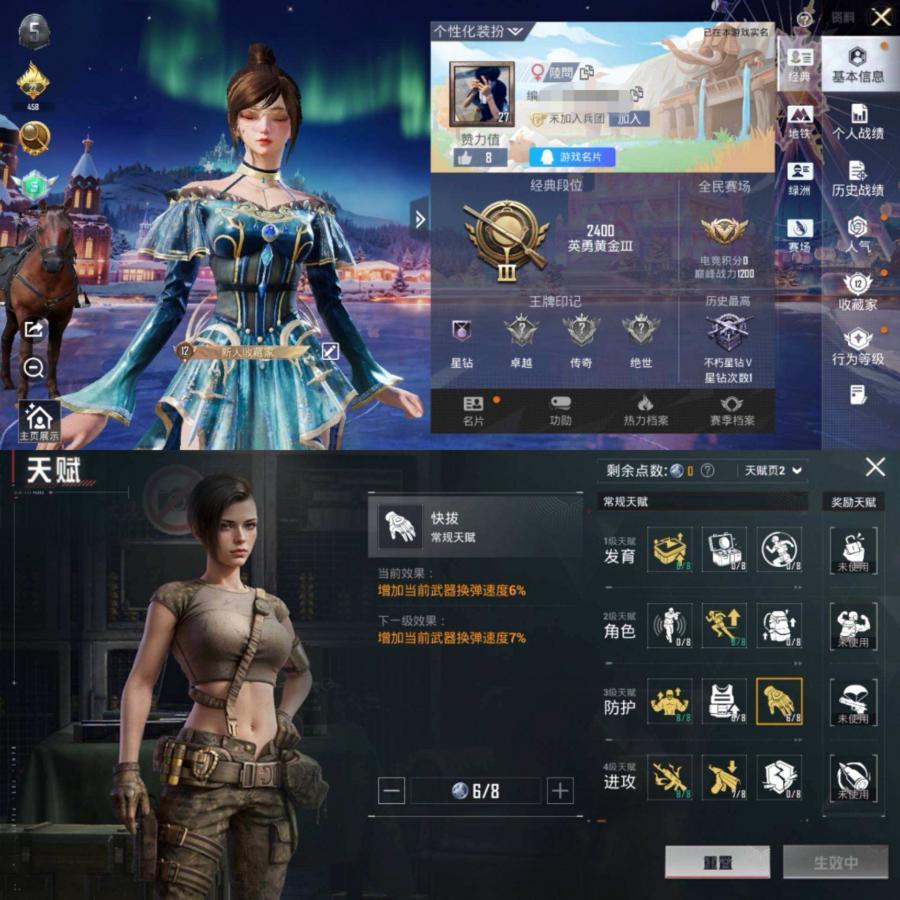This screenshot has width=900, height=900.
Task: Select the parachute reward talent
Action: pos(853,702)
